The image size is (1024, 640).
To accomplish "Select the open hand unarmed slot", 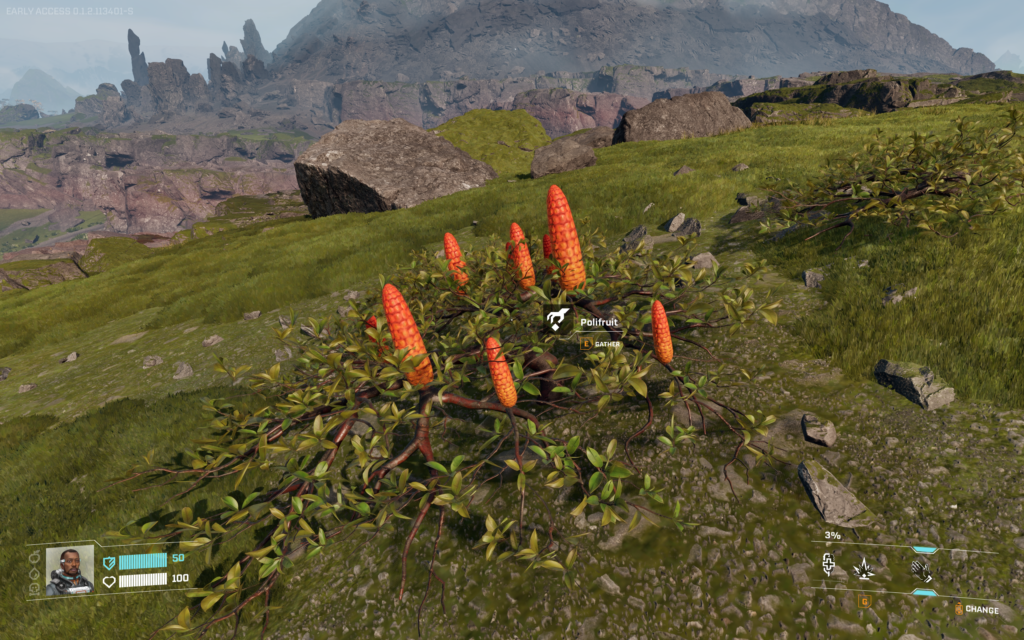I will click(x=921, y=570).
